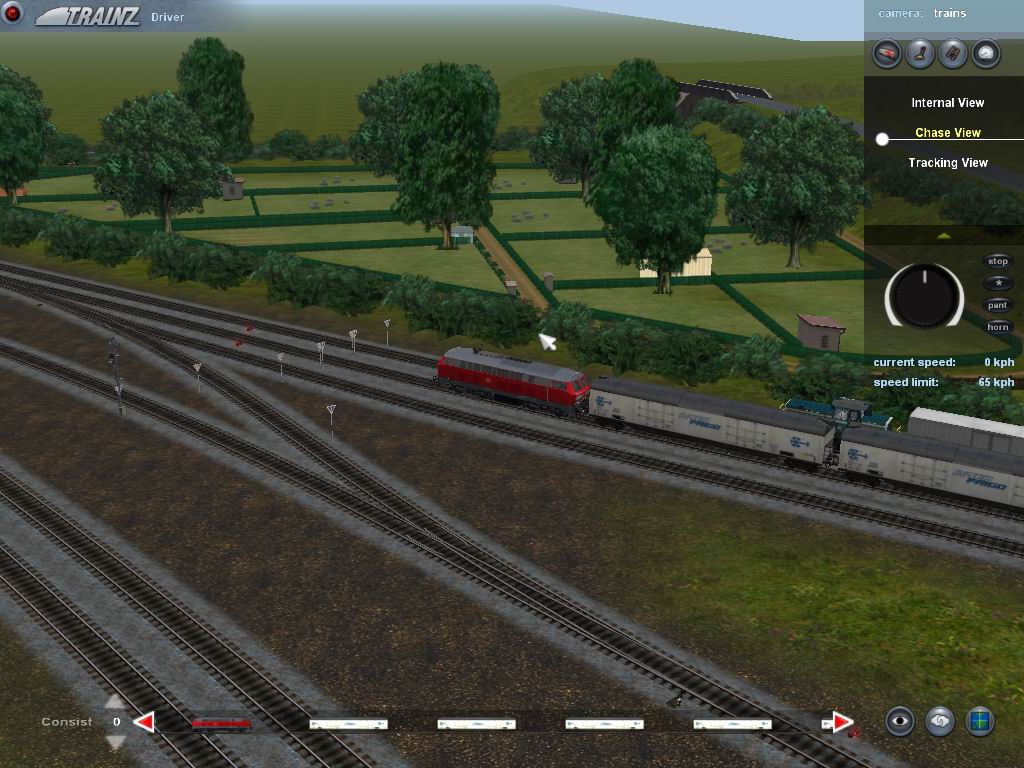Select the driver seat icon
The height and width of the screenshot is (768, 1024).
[x=920, y=53]
